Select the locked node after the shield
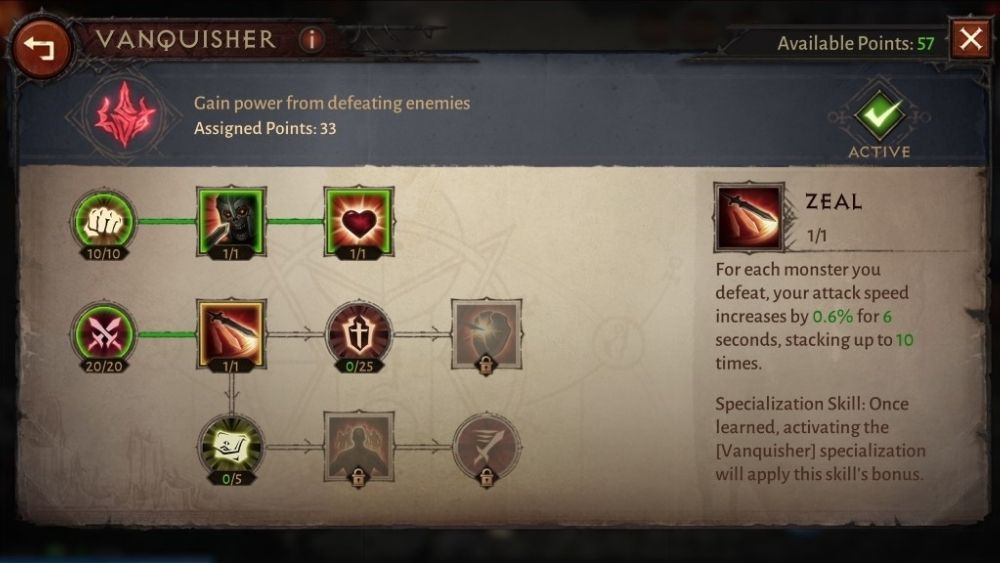The width and height of the screenshot is (1000, 563). pyautogui.click(x=486, y=333)
